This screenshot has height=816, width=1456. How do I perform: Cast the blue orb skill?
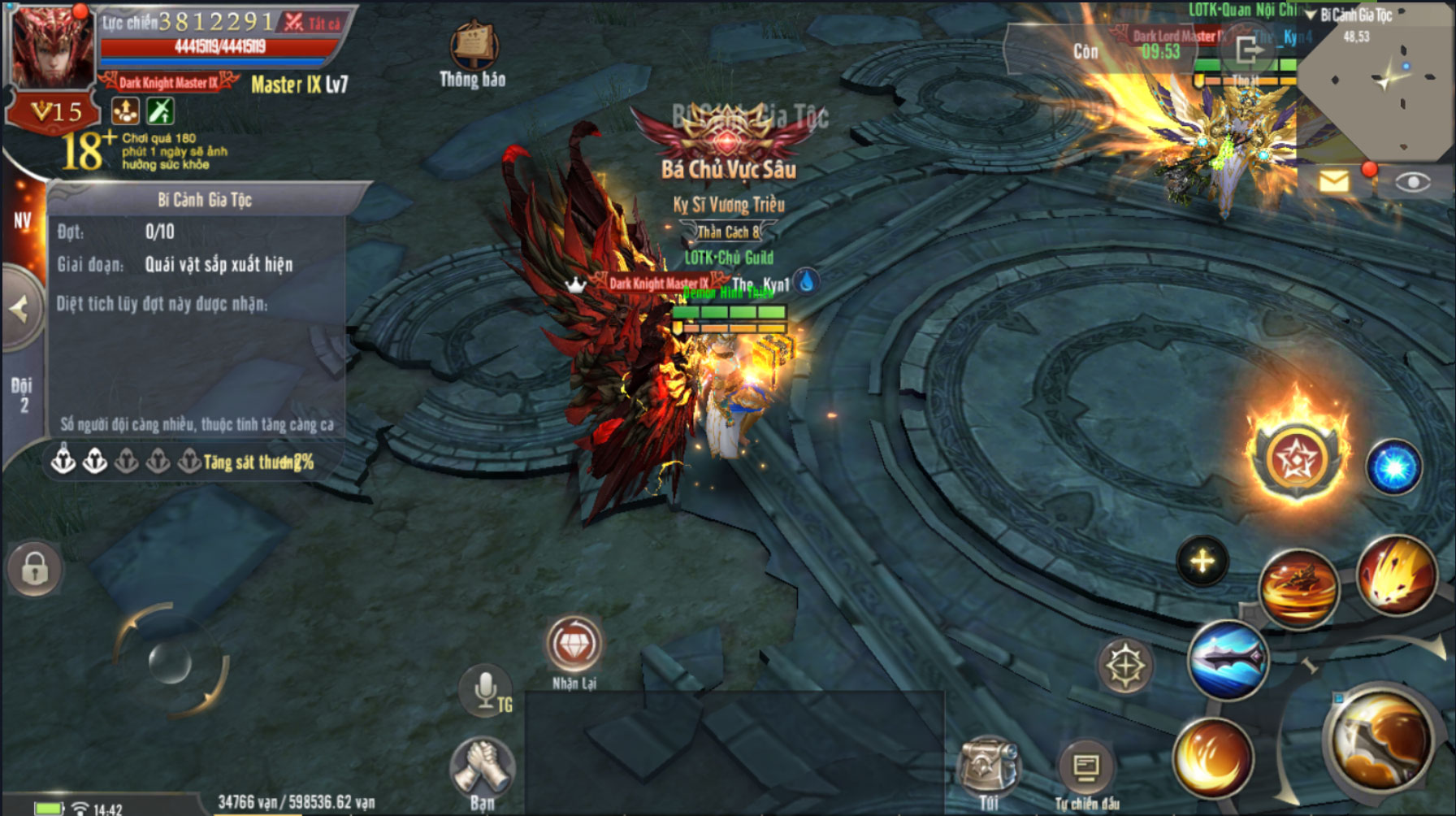[x=1393, y=467]
